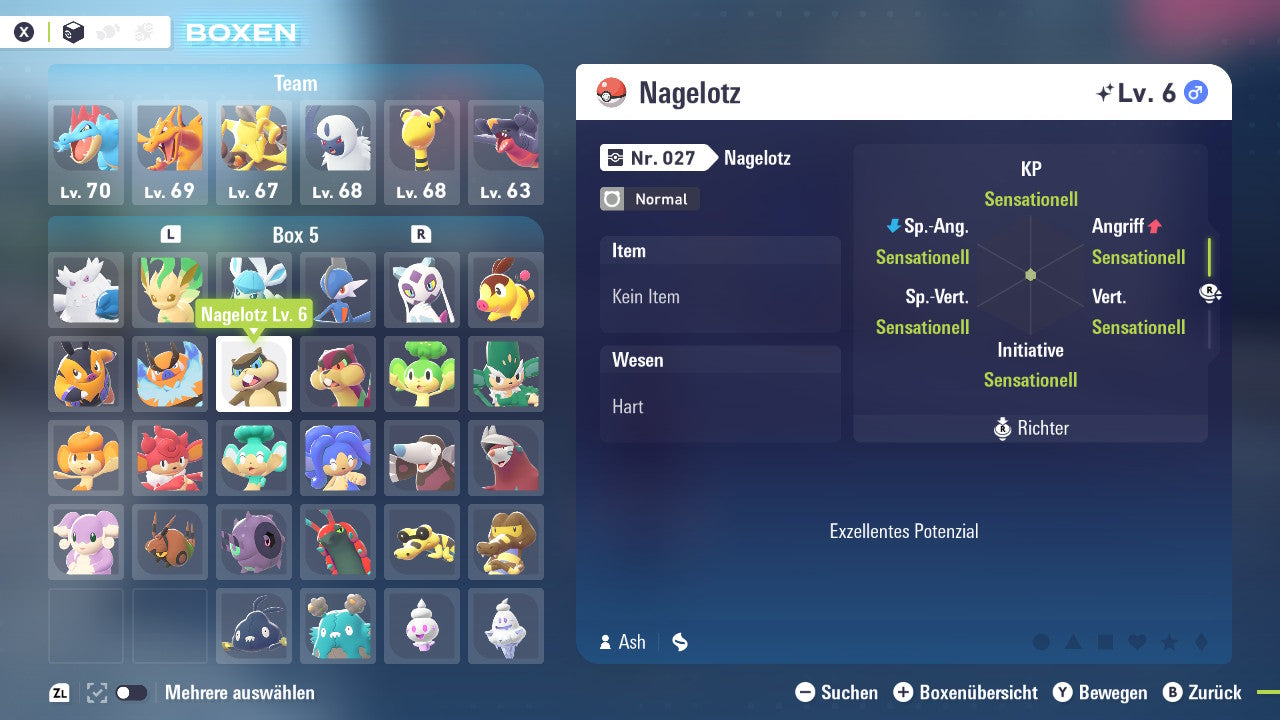The image size is (1280, 720).
Task: Toggle the Mehrere auswählen switch
Action: (131, 693)
